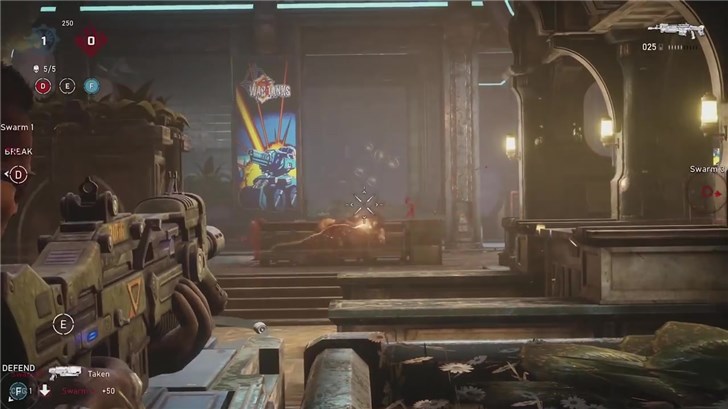Select the equipped rifle weapon icon

coord(675,30)
